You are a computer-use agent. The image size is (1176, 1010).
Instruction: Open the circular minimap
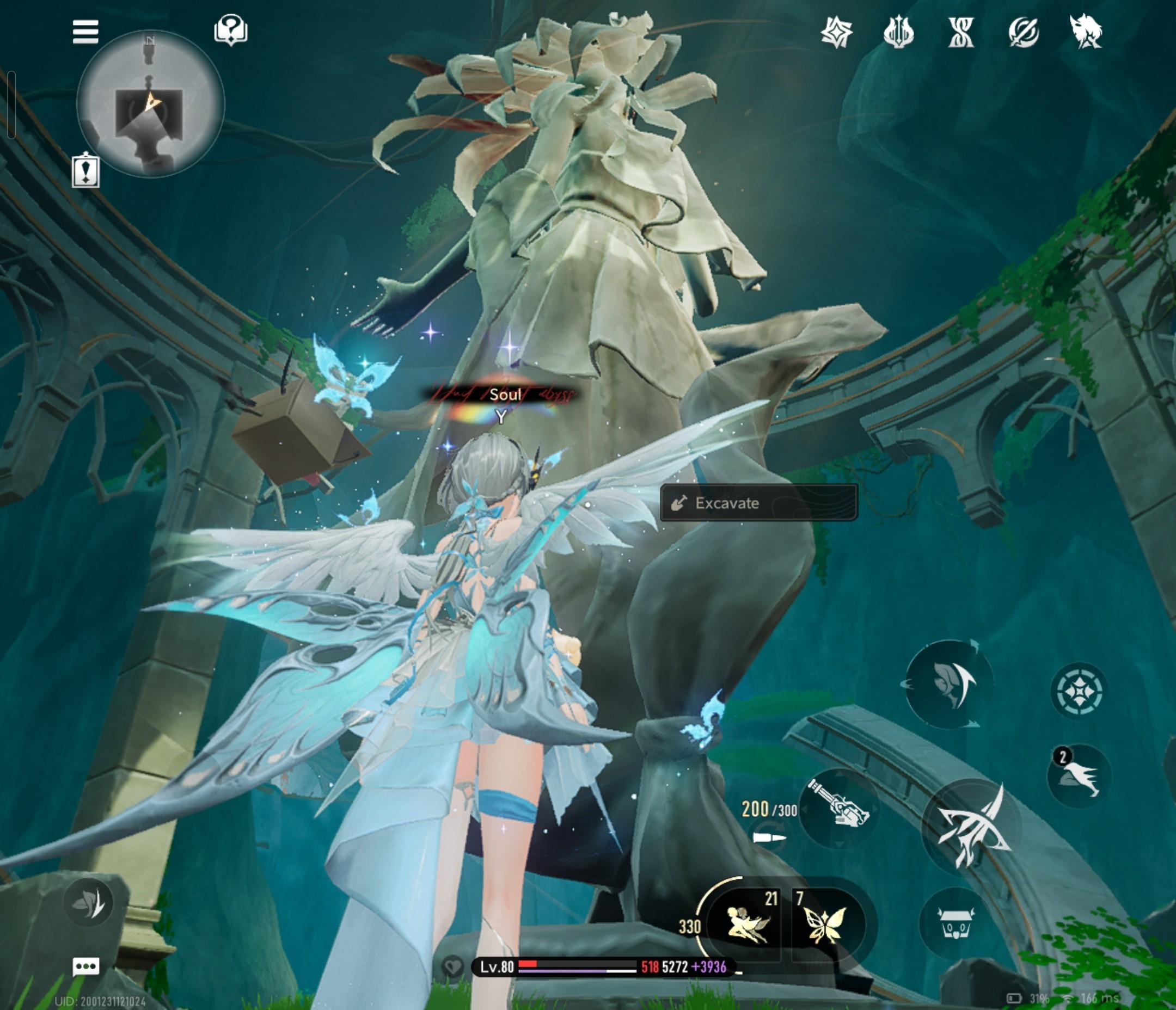[x=150, y=105]
